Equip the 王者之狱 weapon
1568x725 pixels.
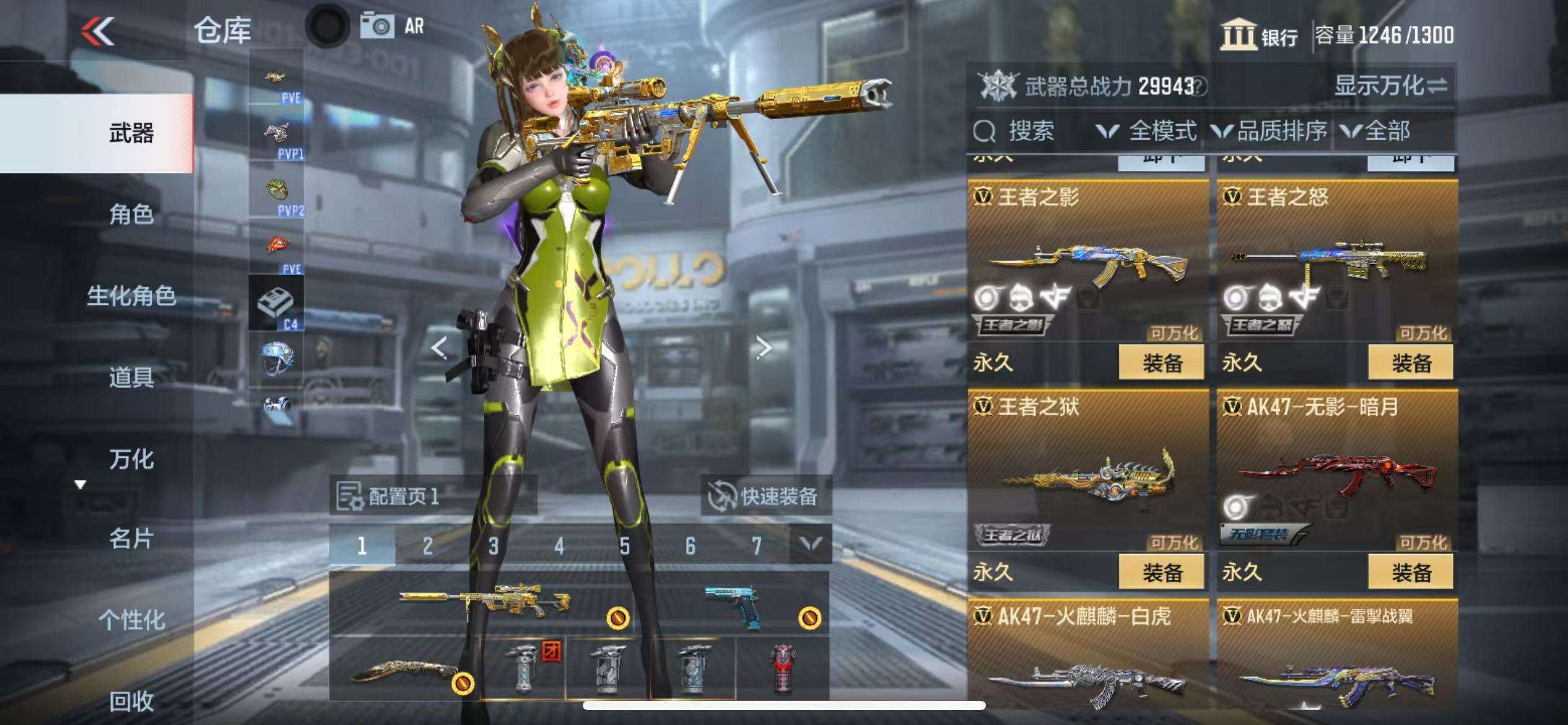[x=1161, y=572]
